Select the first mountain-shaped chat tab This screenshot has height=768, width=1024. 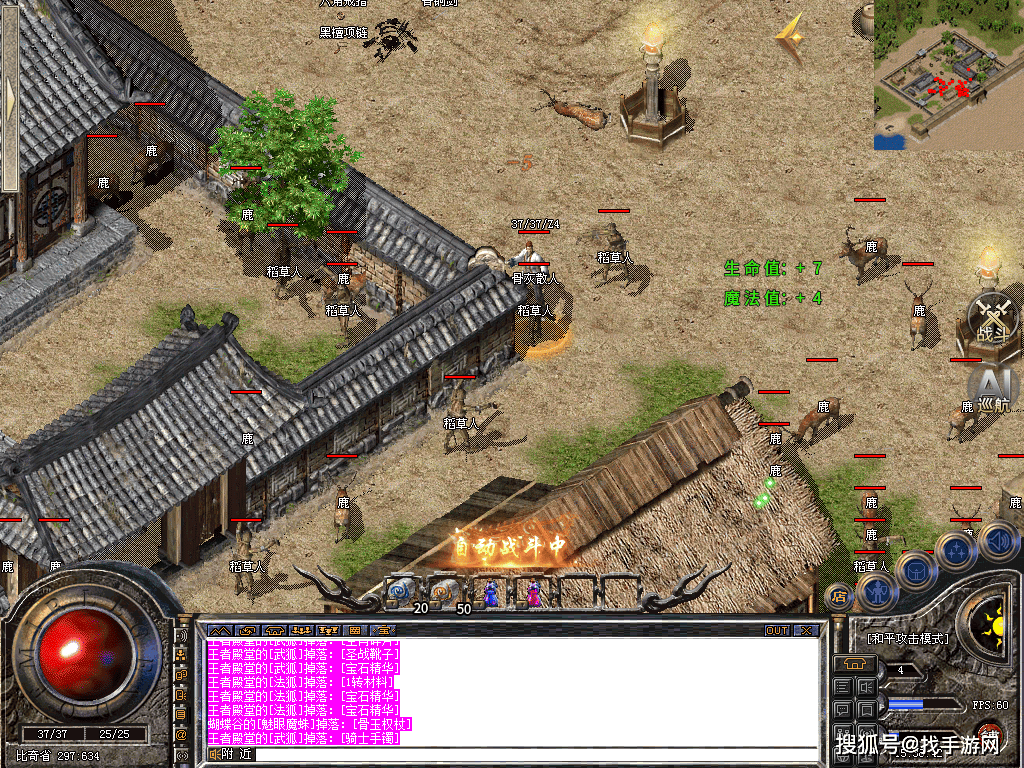218,631
